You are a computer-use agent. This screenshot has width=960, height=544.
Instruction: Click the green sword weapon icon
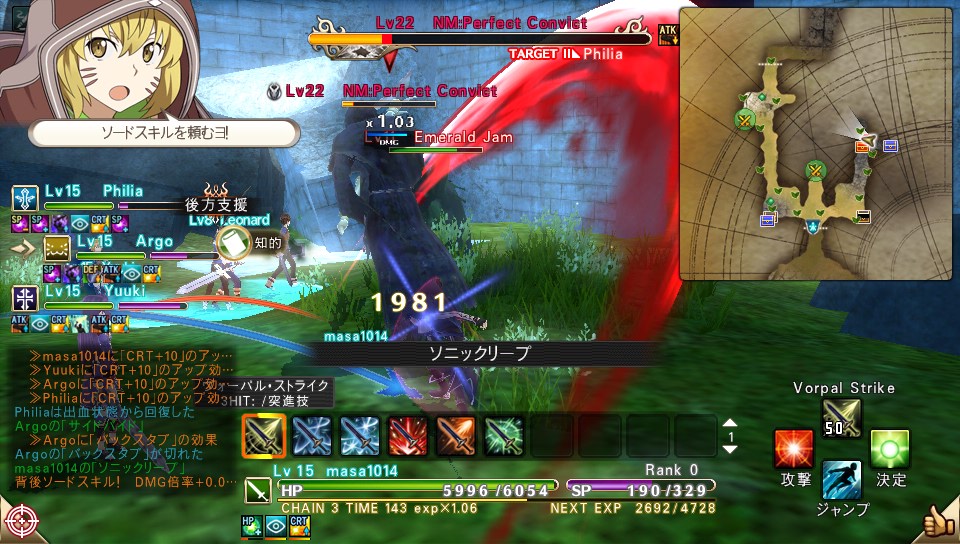coord(256,490)
